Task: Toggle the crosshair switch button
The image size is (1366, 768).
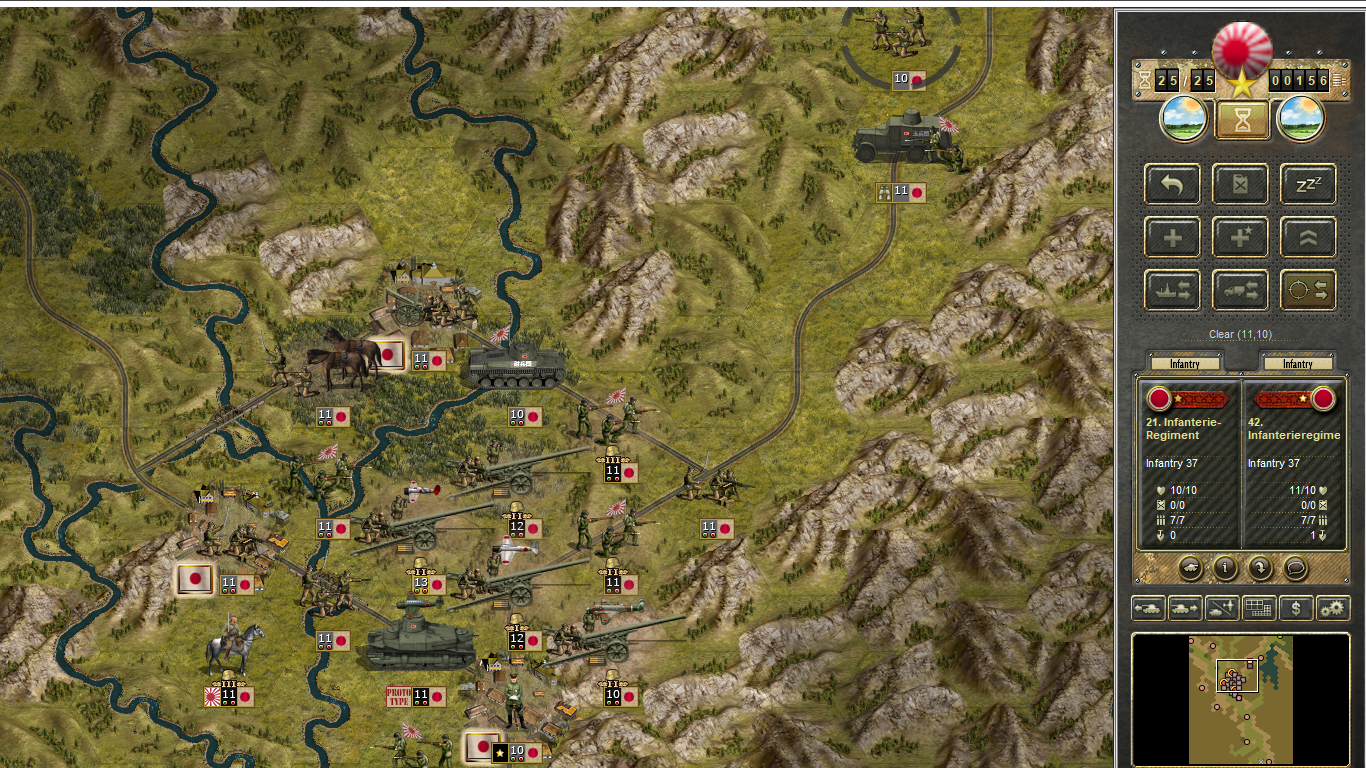Action: point(1308,291)
